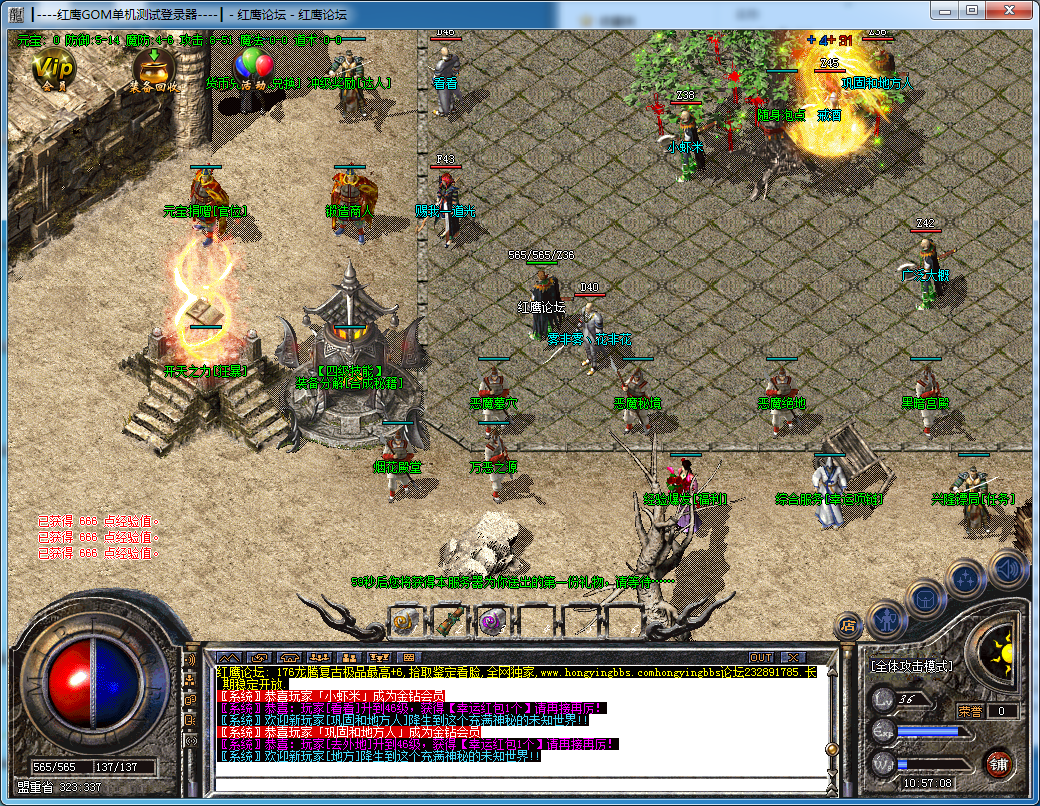Viewport: 1040px width, 806px height.
Task: Open the character status icon
Action: (886, 620)
